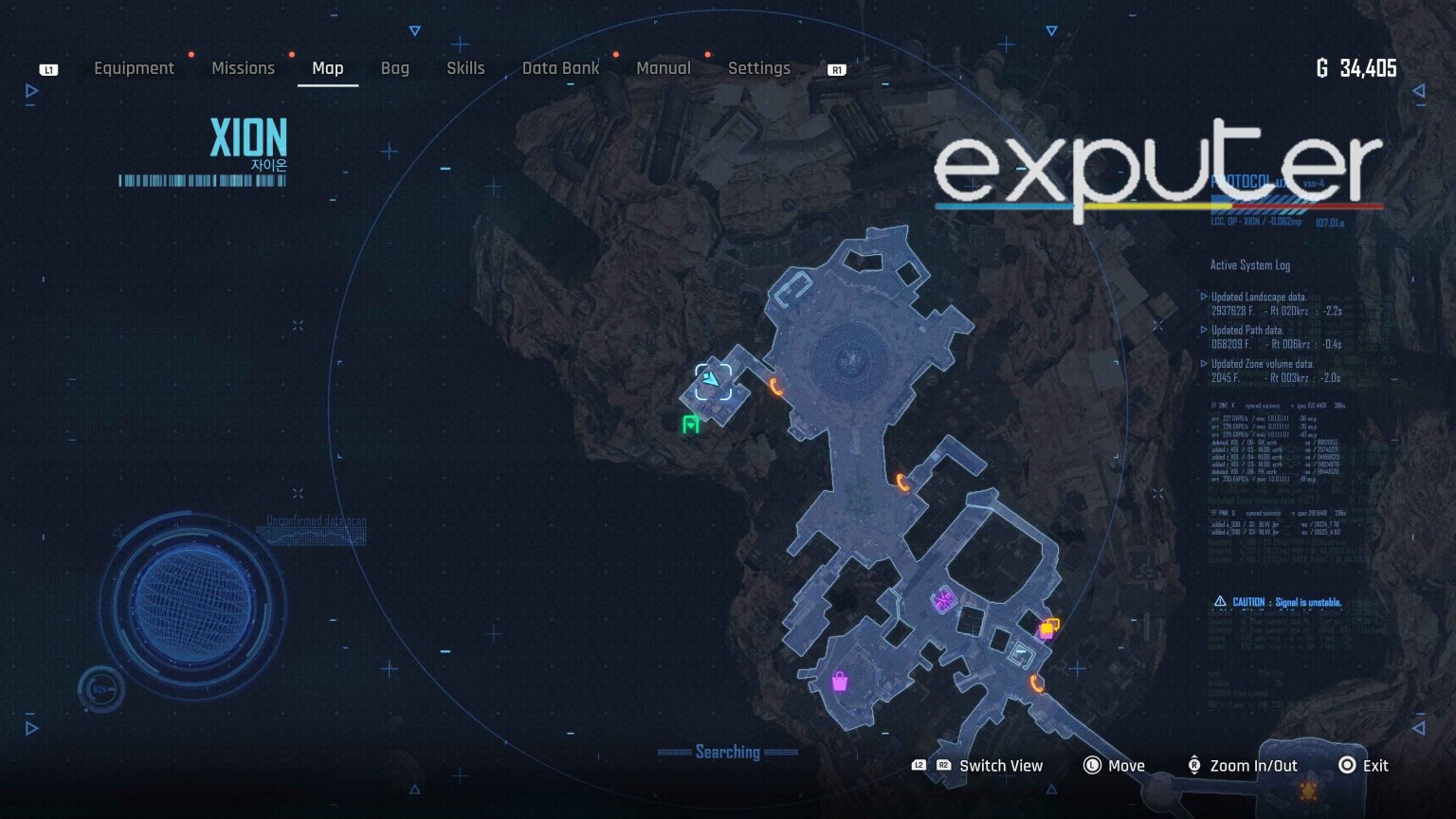Open the Equipment tab
The height and width of the screenshot is (819, 1456).
(134, 67)
